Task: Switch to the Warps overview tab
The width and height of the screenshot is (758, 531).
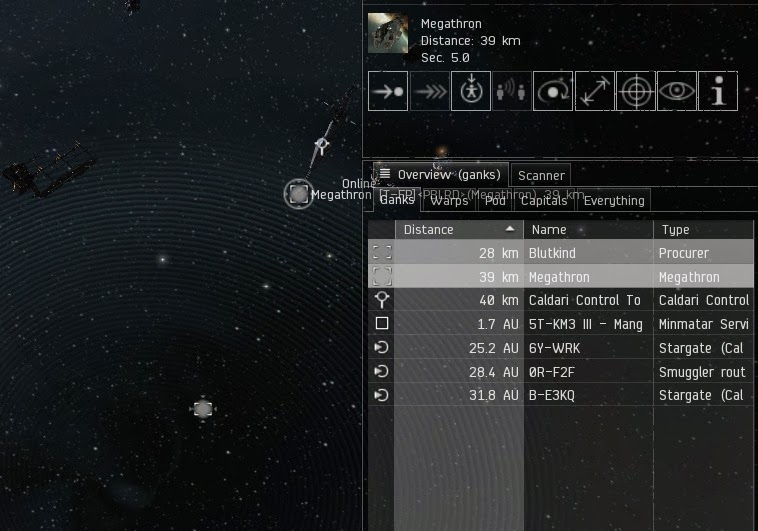Action: click(449, 200)
